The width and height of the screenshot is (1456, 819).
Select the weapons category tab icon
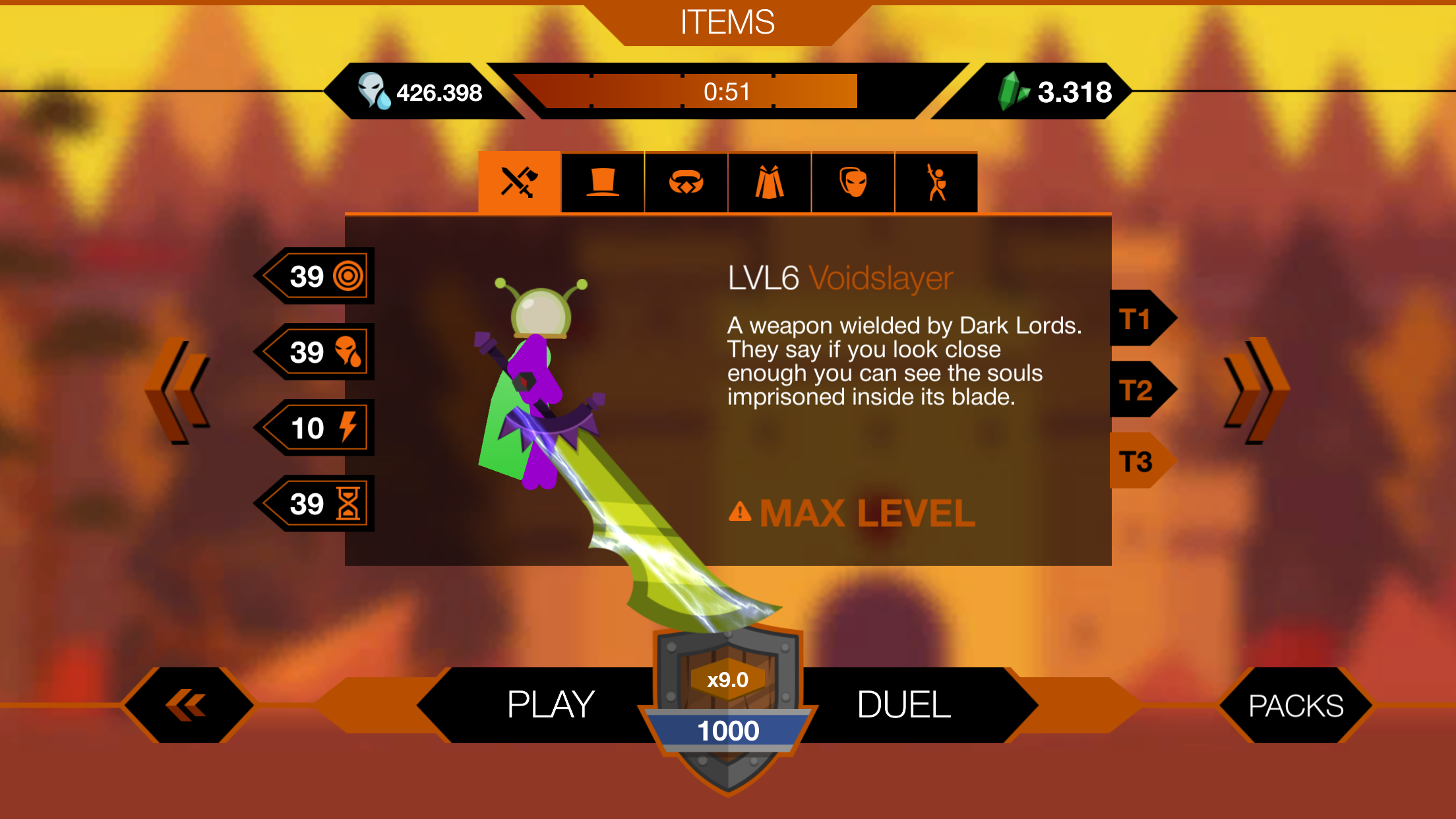pos(518,181)
